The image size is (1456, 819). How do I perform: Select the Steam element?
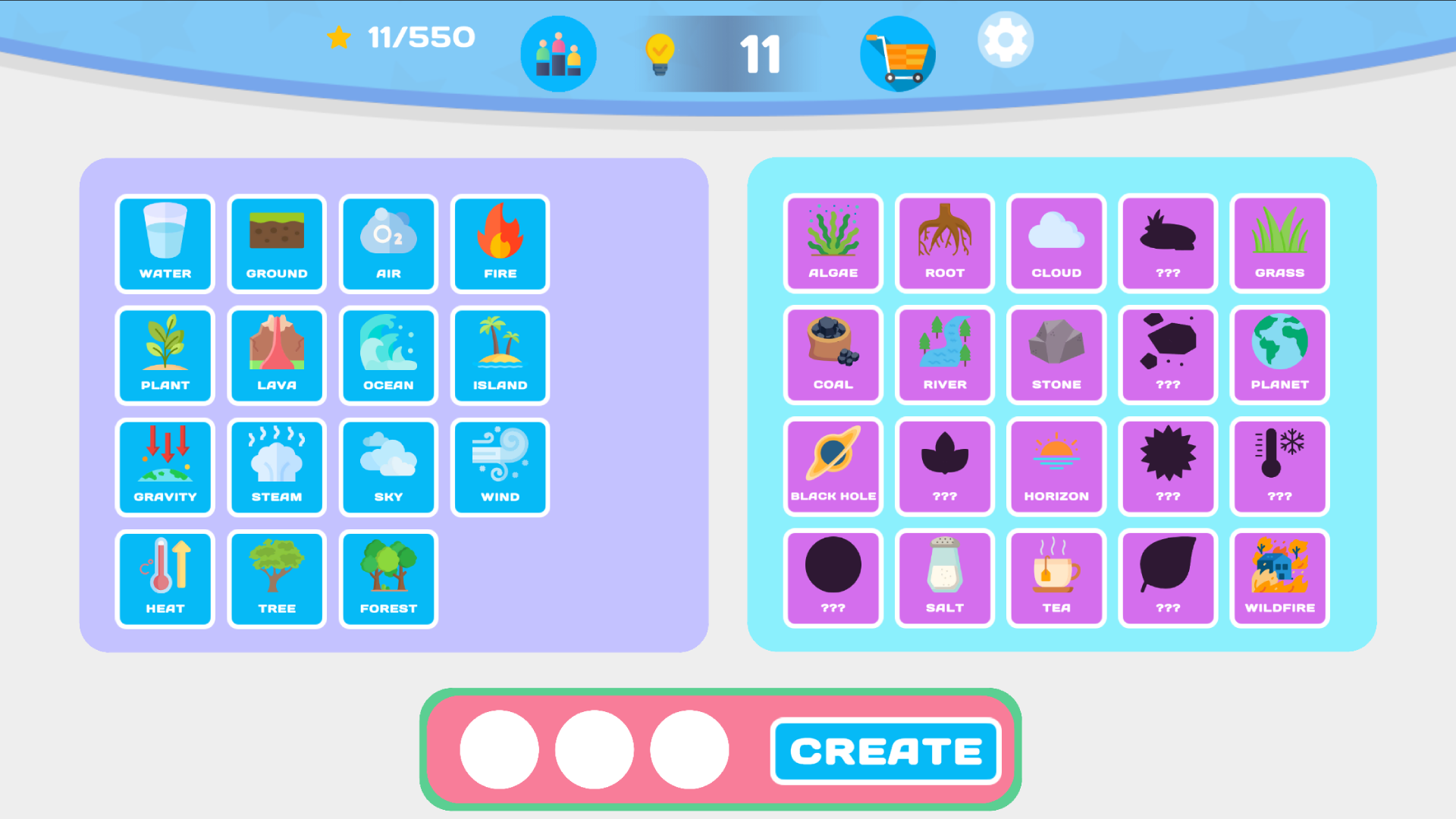pyautogui.click(x=277, y=467)
